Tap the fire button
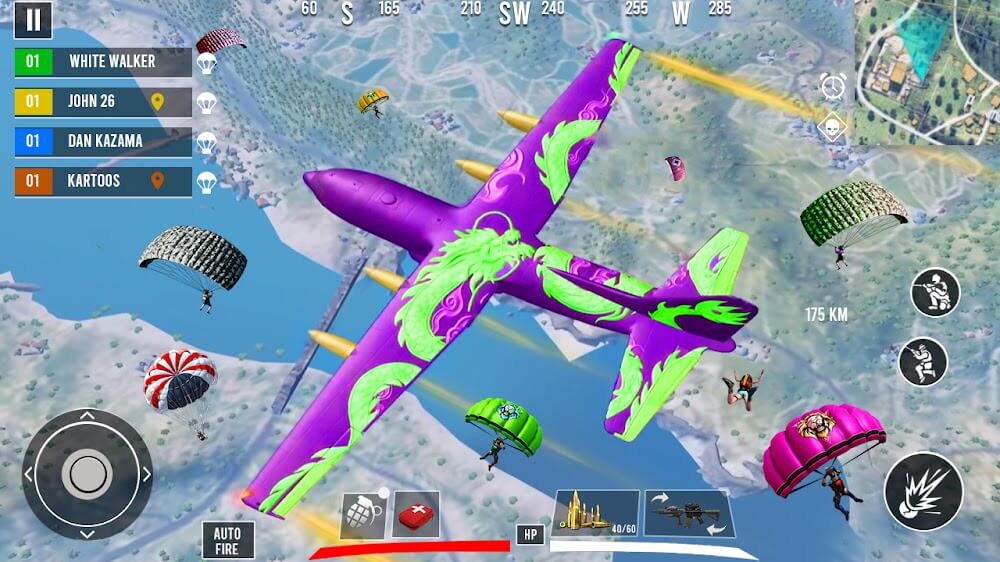 pos(923,491)
